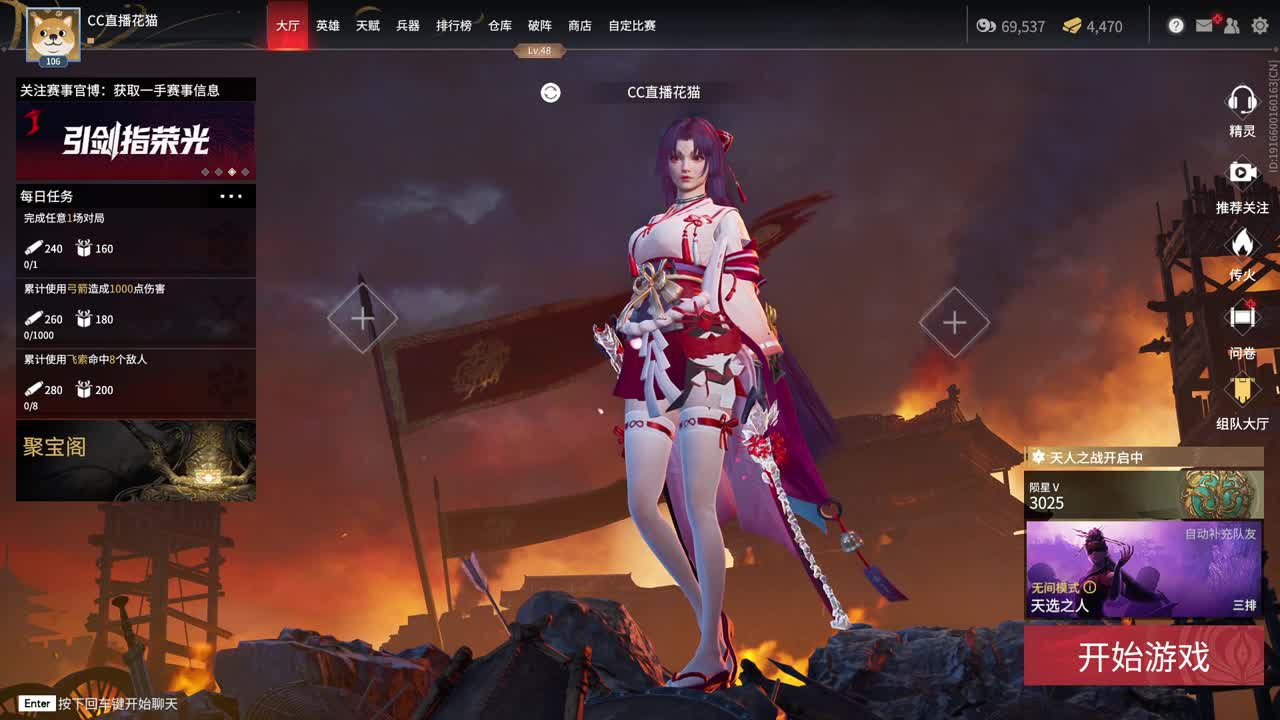Click the 推荐关注 camera icon

pos(1241,172)
